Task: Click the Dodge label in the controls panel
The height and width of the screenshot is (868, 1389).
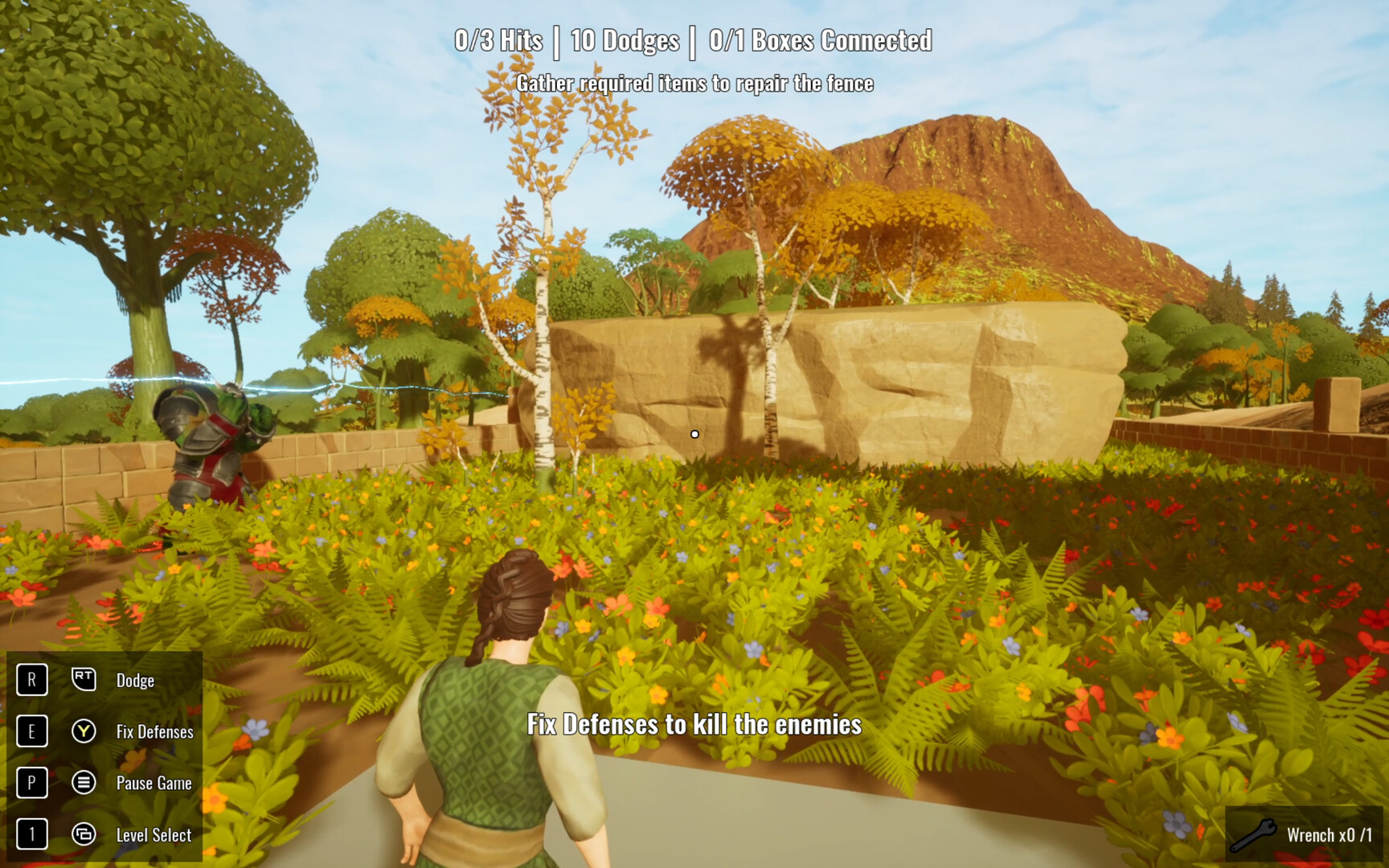Action: point(137,679)
